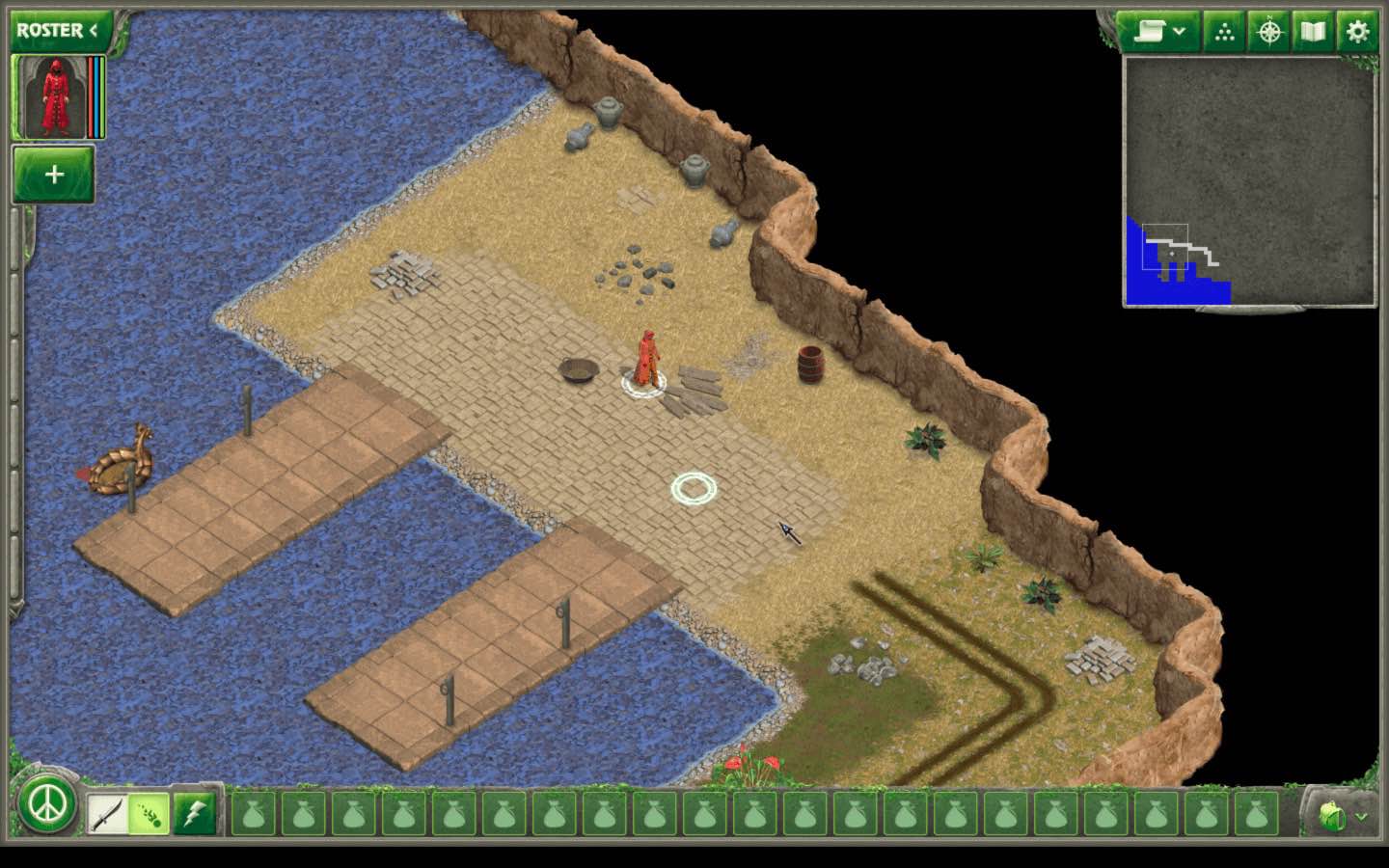
Task: Select the green projectile attack mode
Action: pyautogui.click(x=149, y=814)
